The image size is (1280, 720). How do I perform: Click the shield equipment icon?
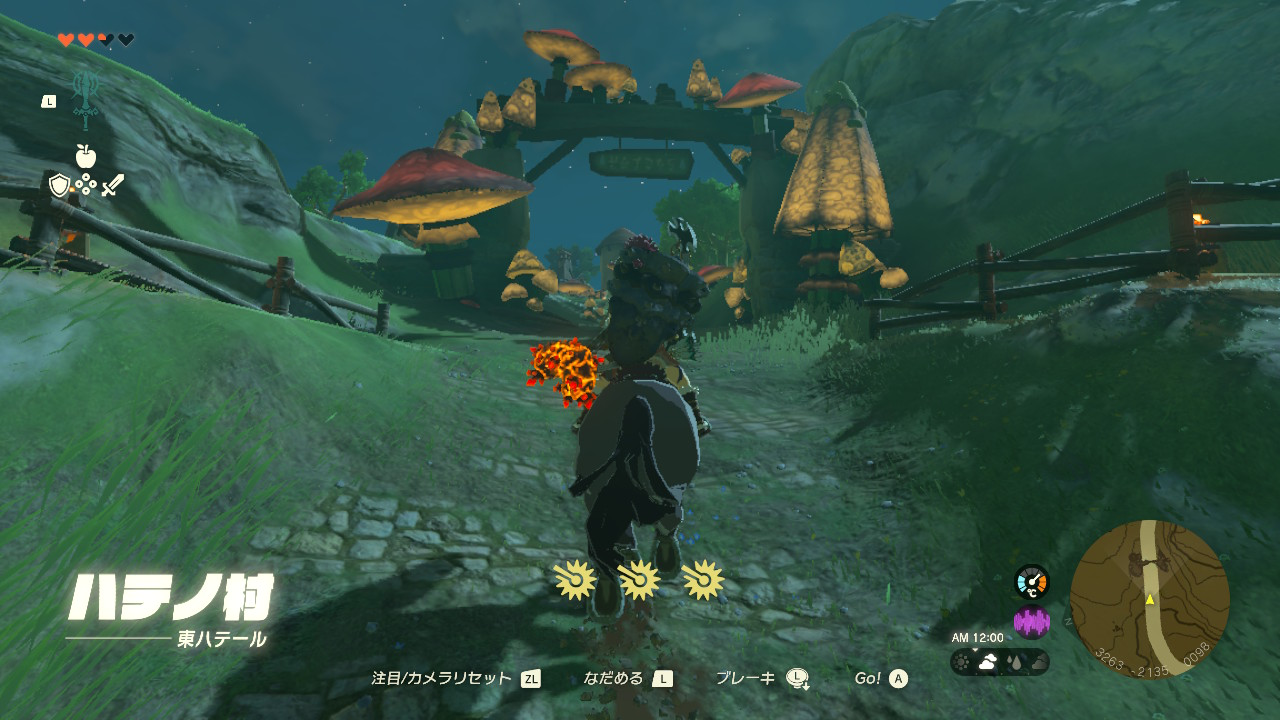click(x=59, y=185)
